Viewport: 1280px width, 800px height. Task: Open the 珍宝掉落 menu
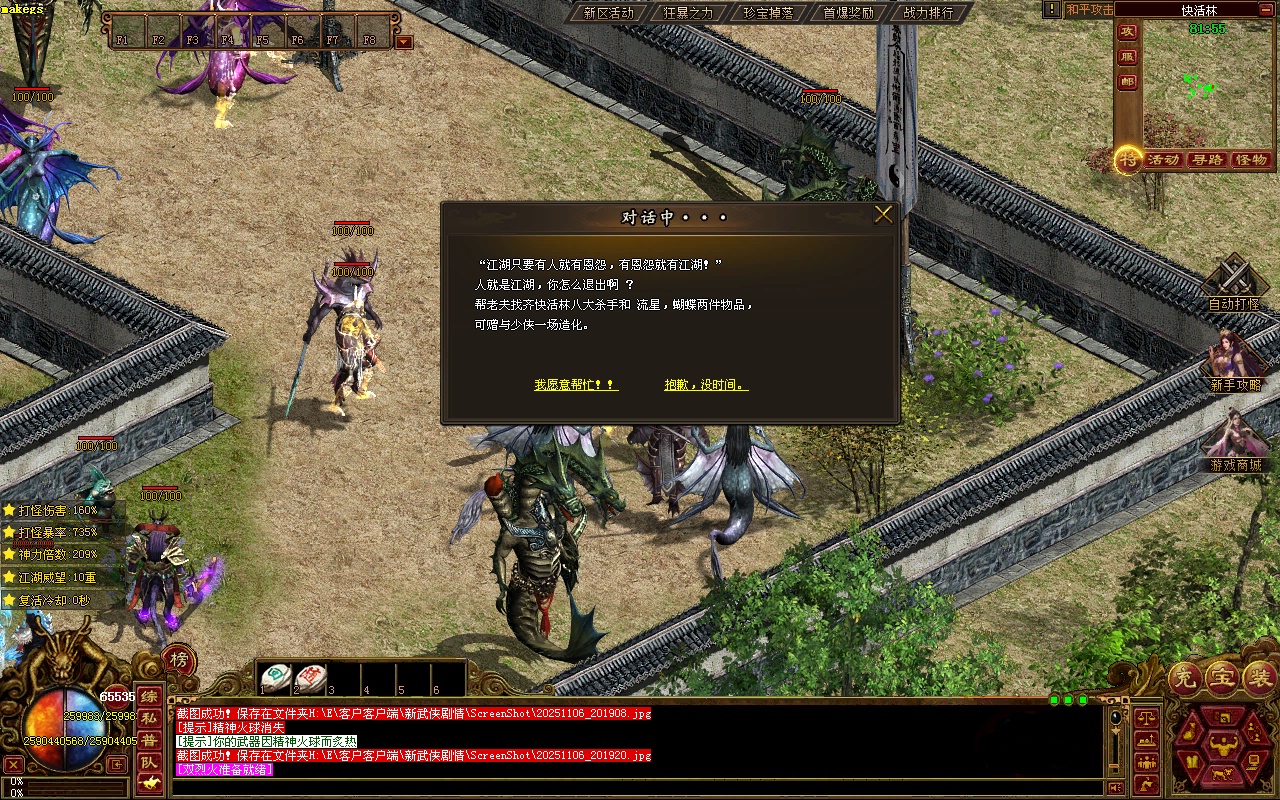click(768, 13)
